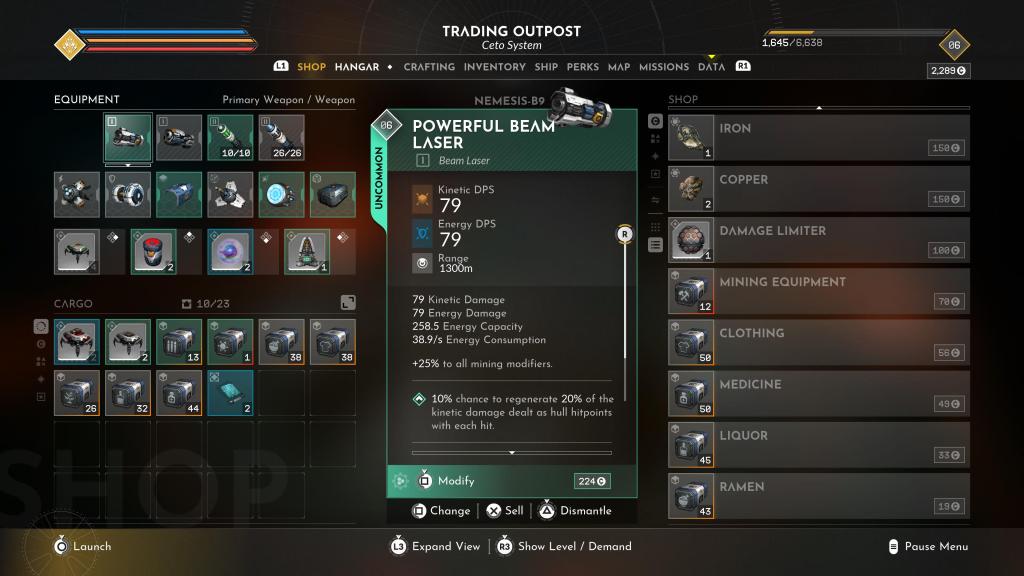Select Iron in the shop list

818,137
